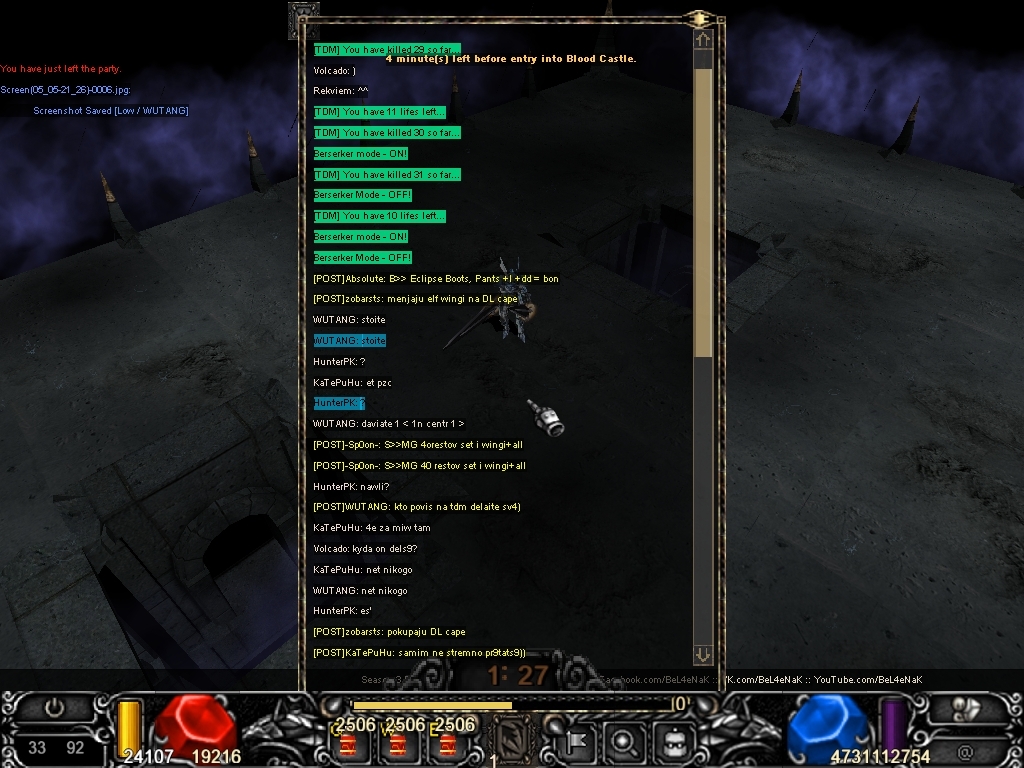Open the magnifying glass button
Image resolution: width=1024 pixels, height=768 pixels.
pyautogui.click(x=624, y=742)
